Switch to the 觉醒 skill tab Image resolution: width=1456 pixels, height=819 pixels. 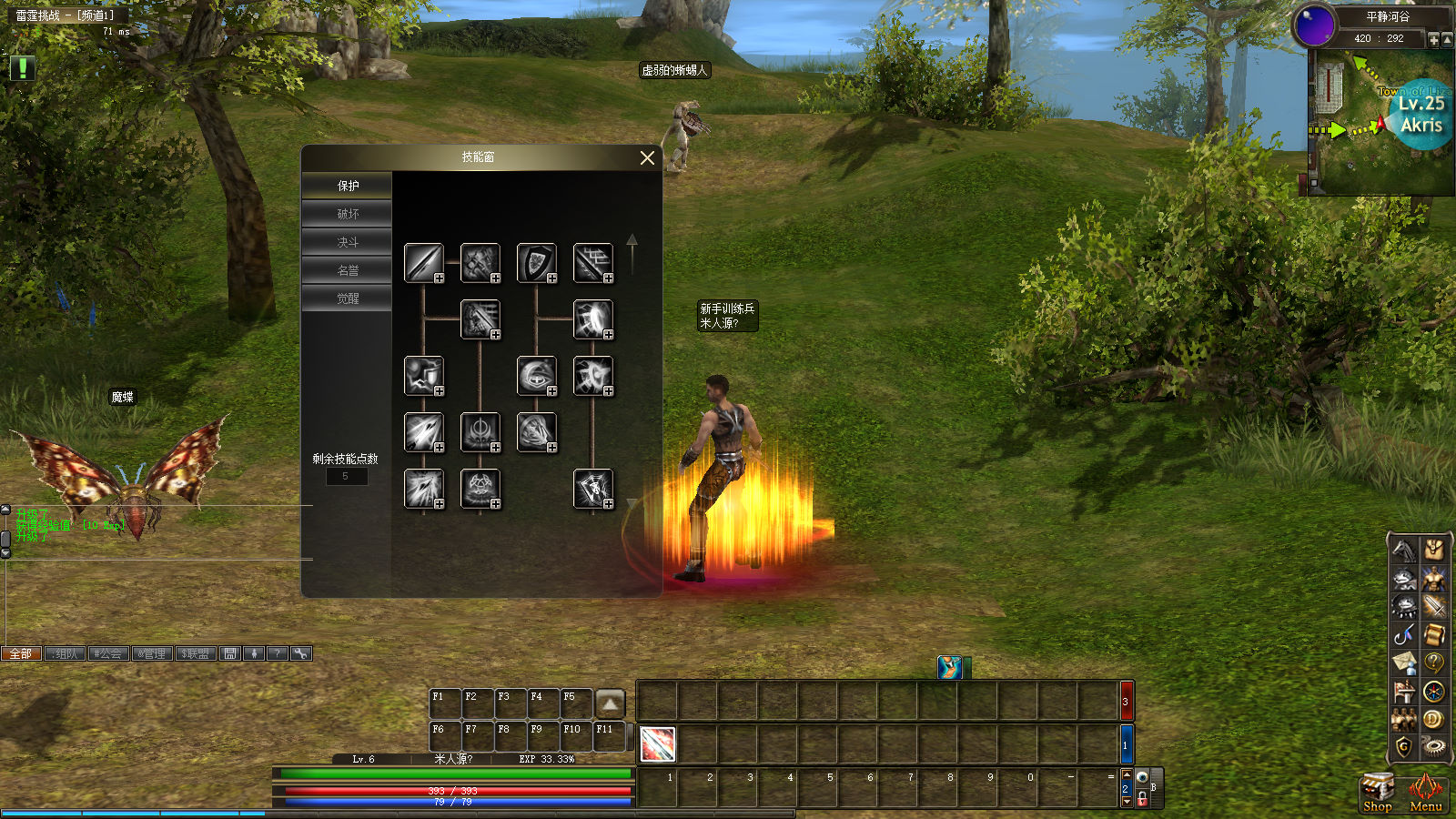click(x=348, y=298)
